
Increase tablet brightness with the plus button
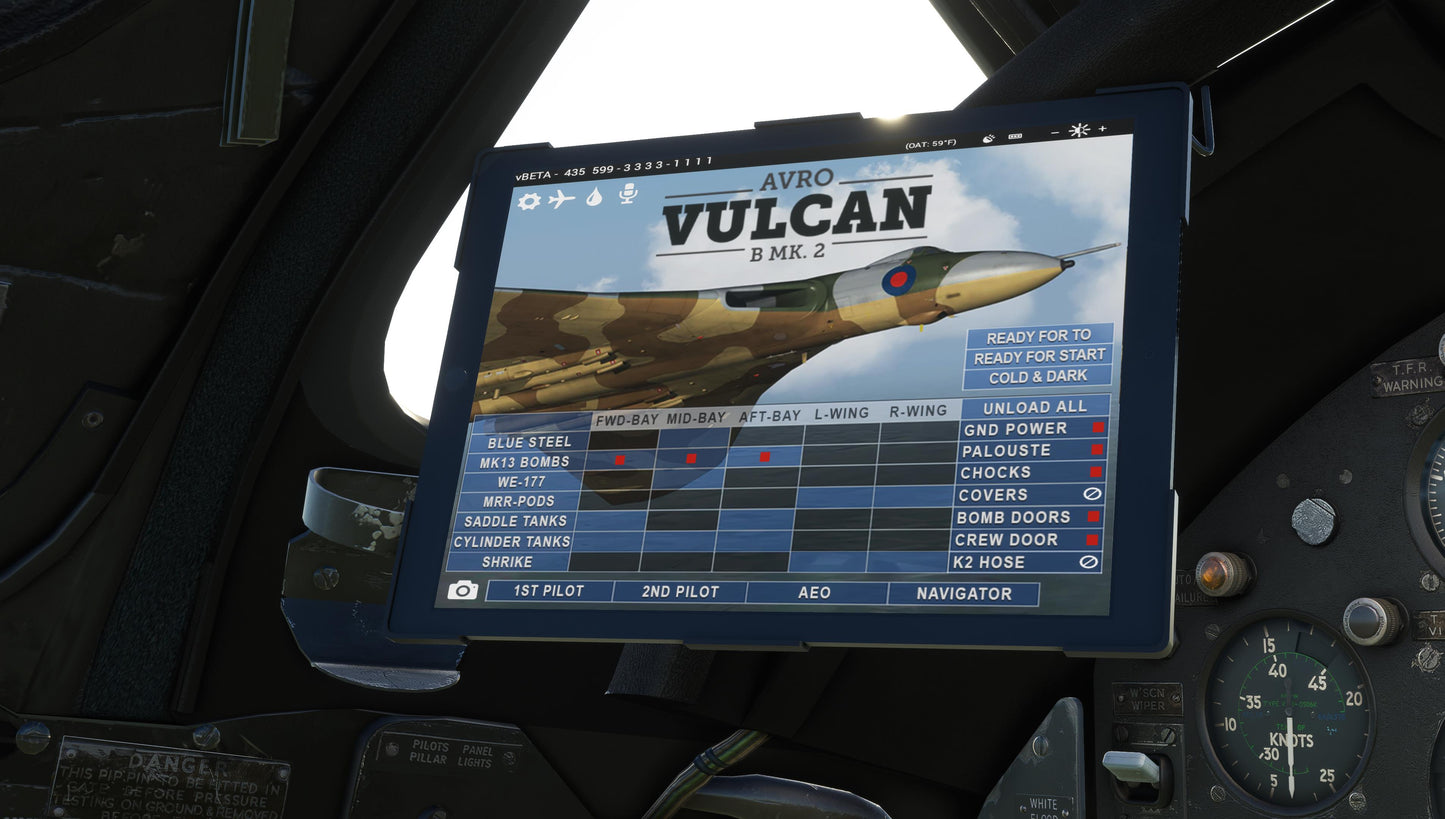pos(1103,129)
